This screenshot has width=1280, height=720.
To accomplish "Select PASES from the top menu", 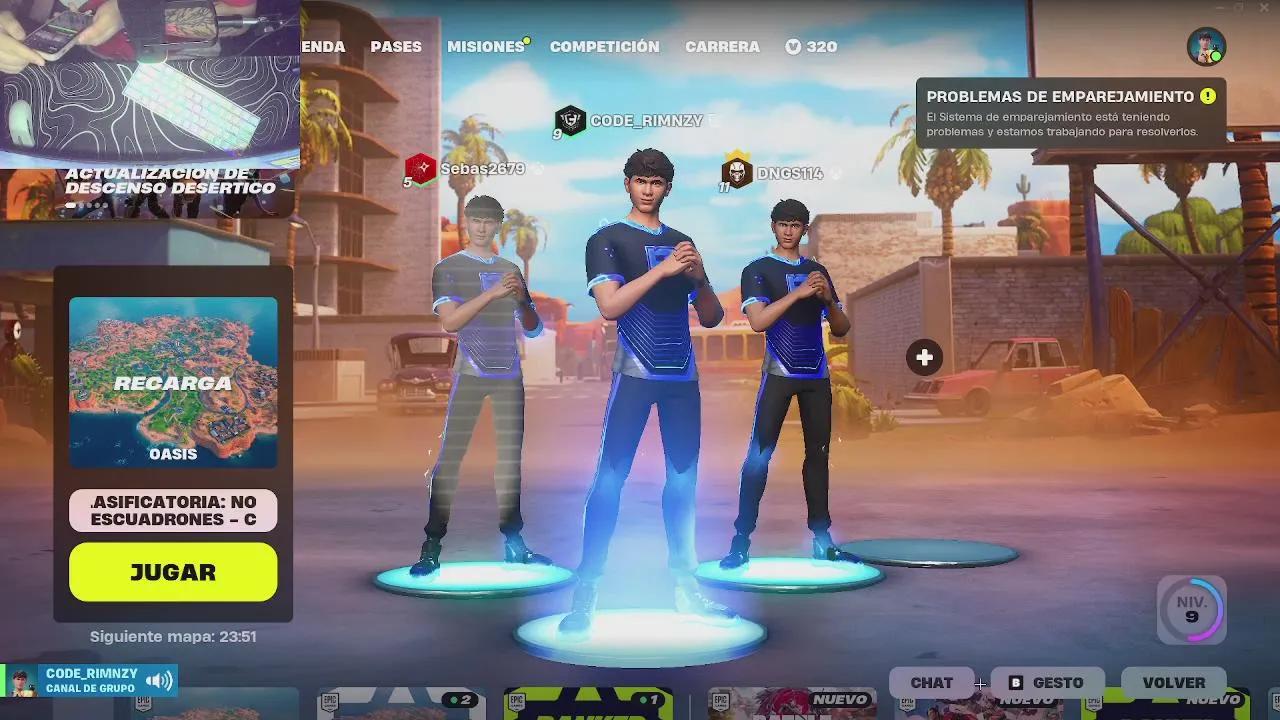I will click(x=396, y=46).
